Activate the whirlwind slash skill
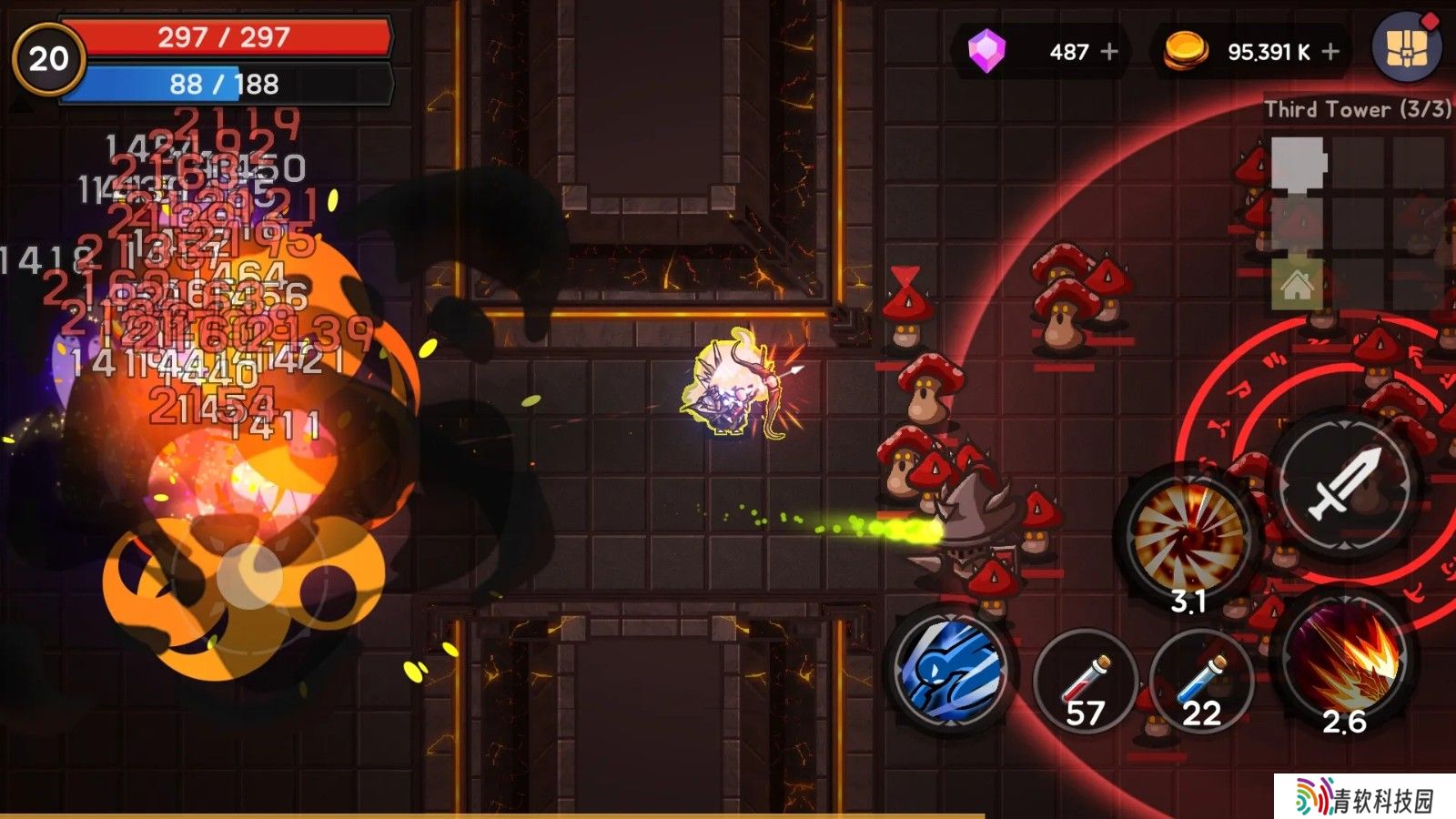The width and height of the screenshot is (1456, 819). [x=1188, y=537]
